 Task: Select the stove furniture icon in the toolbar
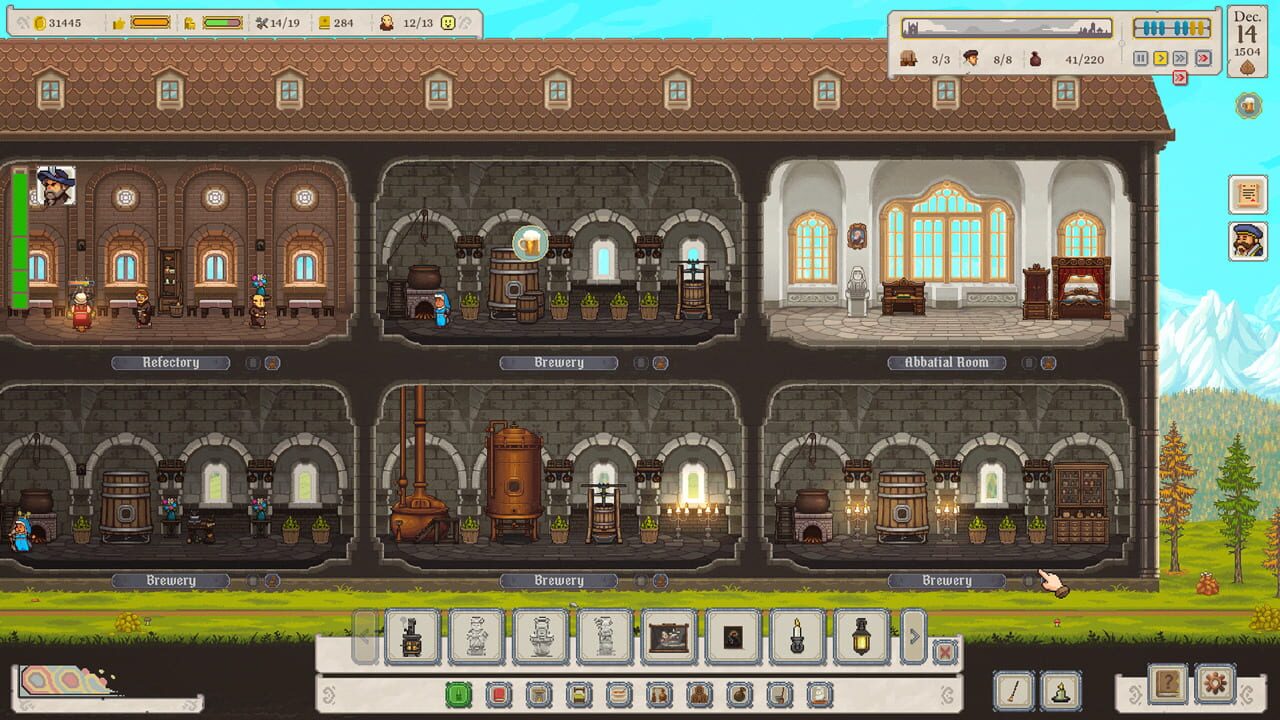(413, 635)
